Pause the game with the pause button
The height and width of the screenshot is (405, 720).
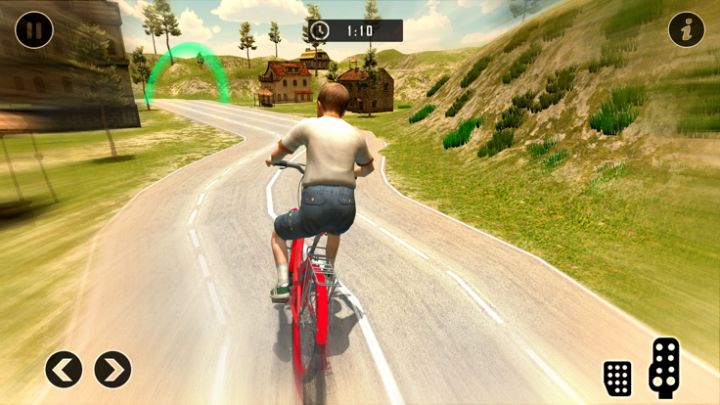[34, 29]
